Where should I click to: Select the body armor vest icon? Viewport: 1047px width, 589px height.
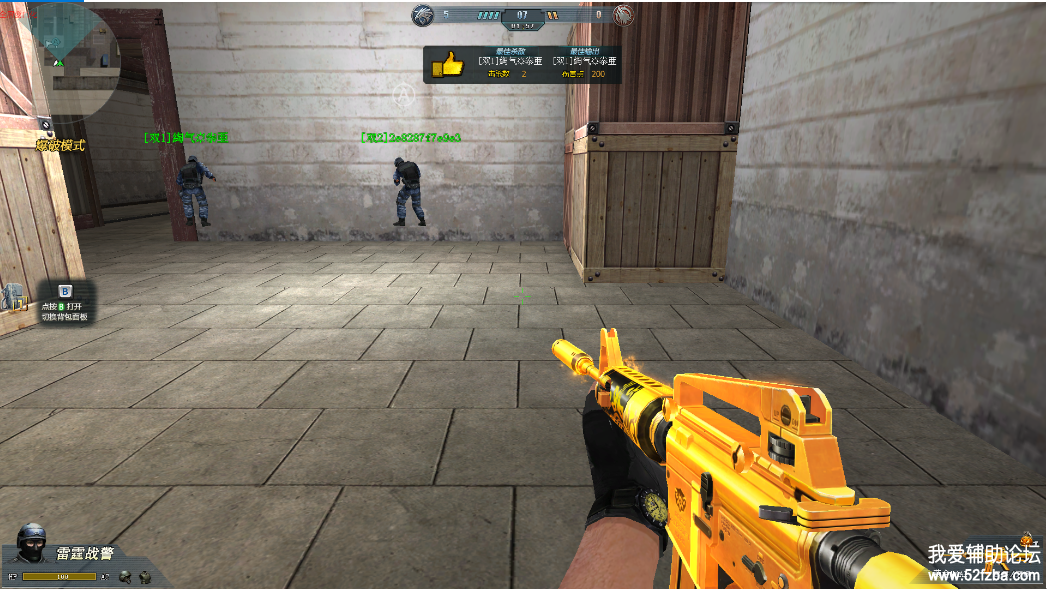coord(145,577)
